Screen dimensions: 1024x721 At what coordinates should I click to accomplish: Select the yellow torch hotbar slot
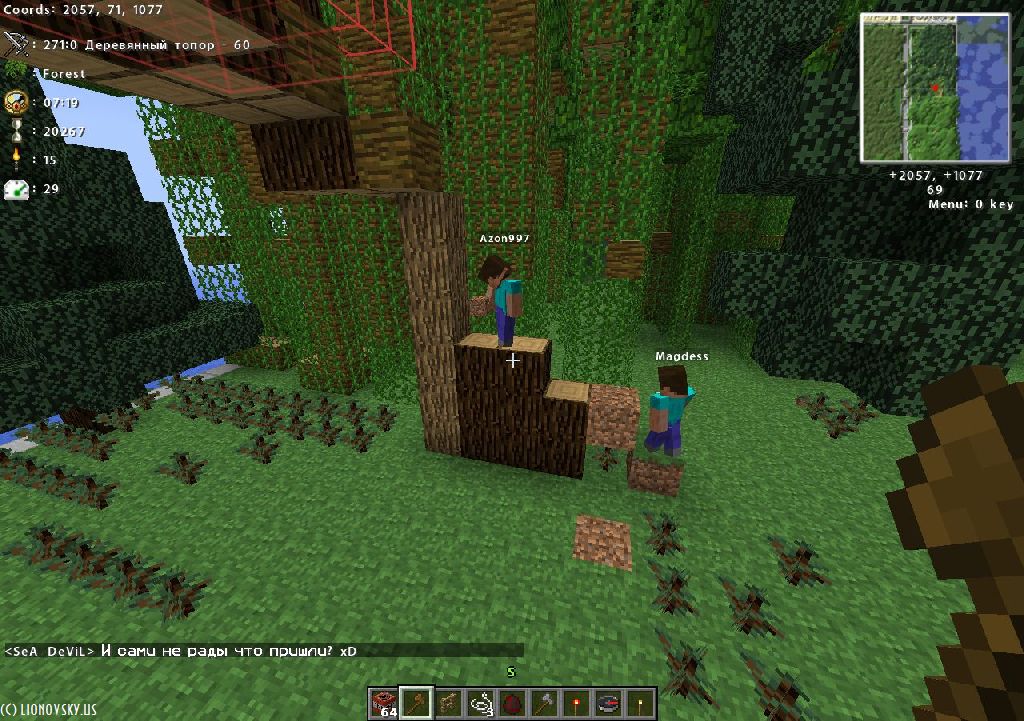640,703
